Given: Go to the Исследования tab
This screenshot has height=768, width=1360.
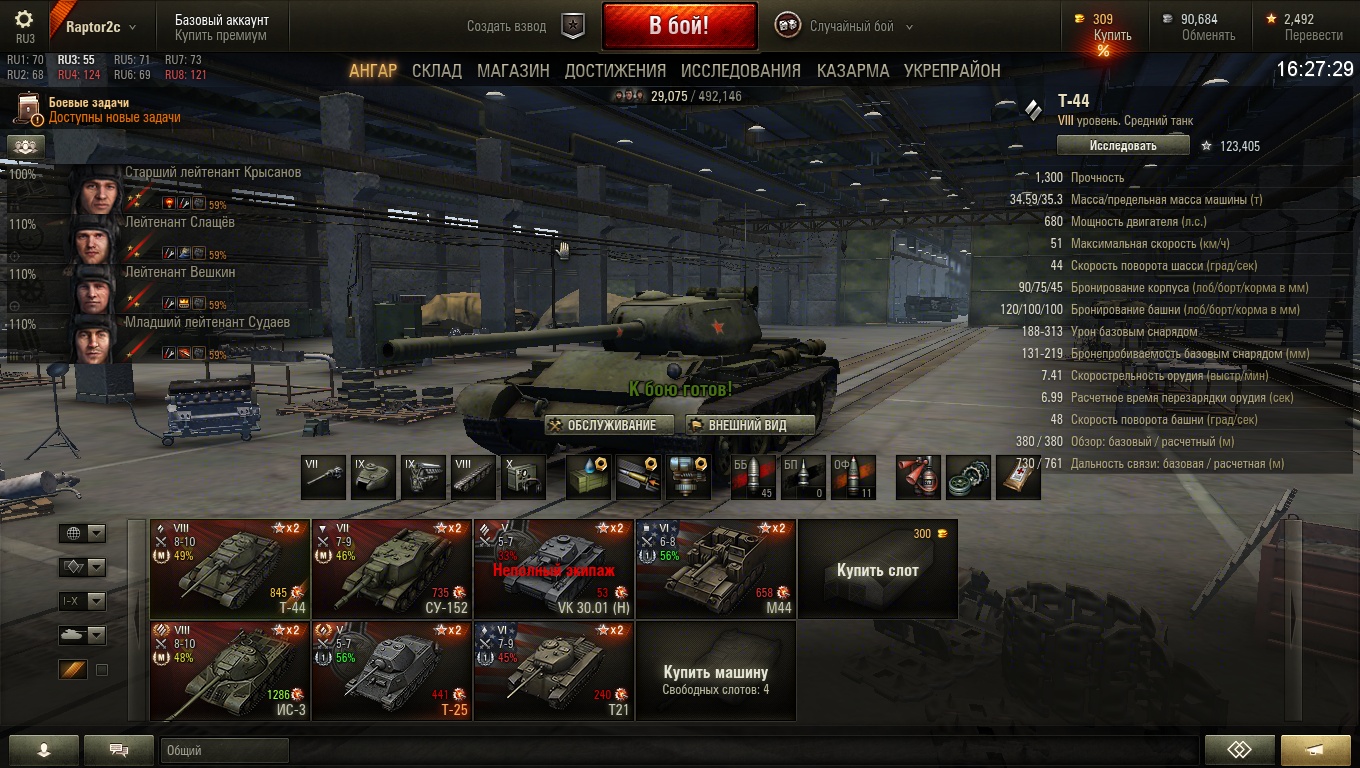Looking at the screenshot, I should tap(741, 70).
